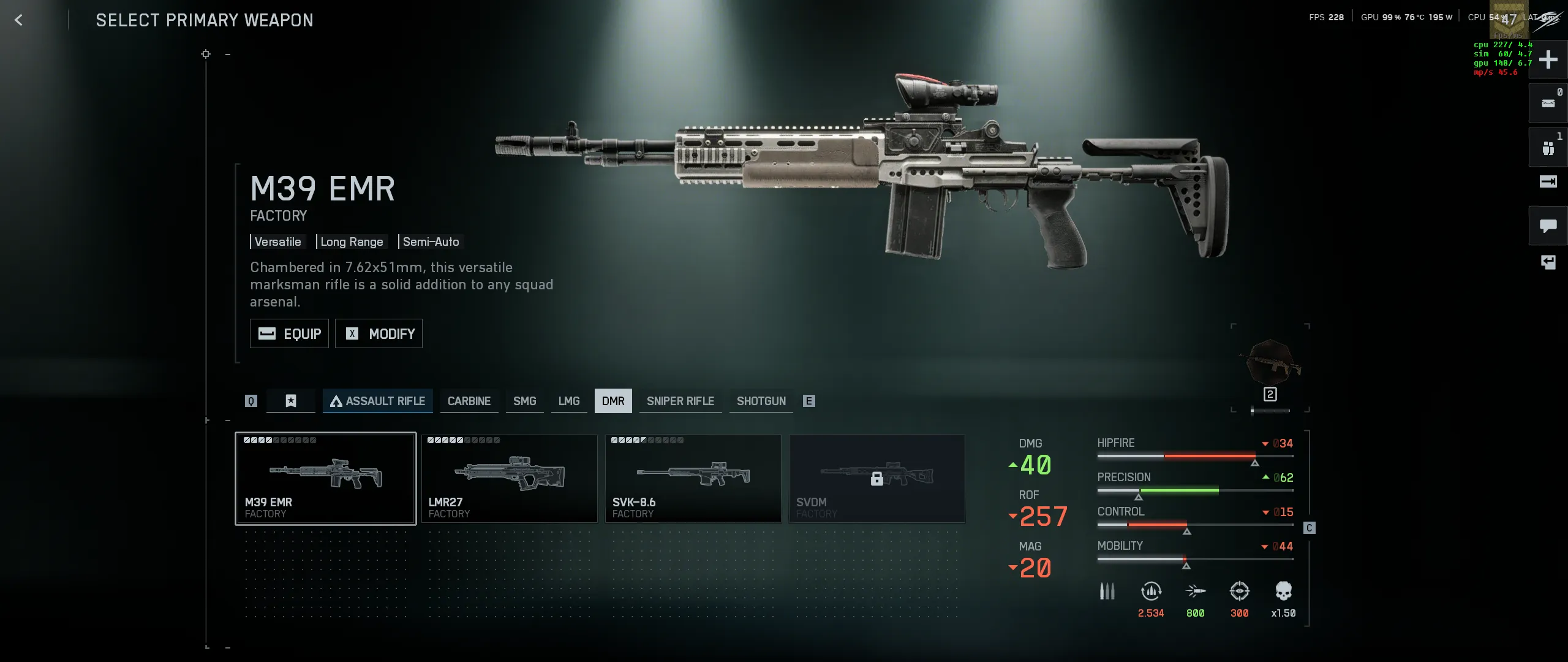Click the reload speed icon showing 2.534

tap(1151, 590)
